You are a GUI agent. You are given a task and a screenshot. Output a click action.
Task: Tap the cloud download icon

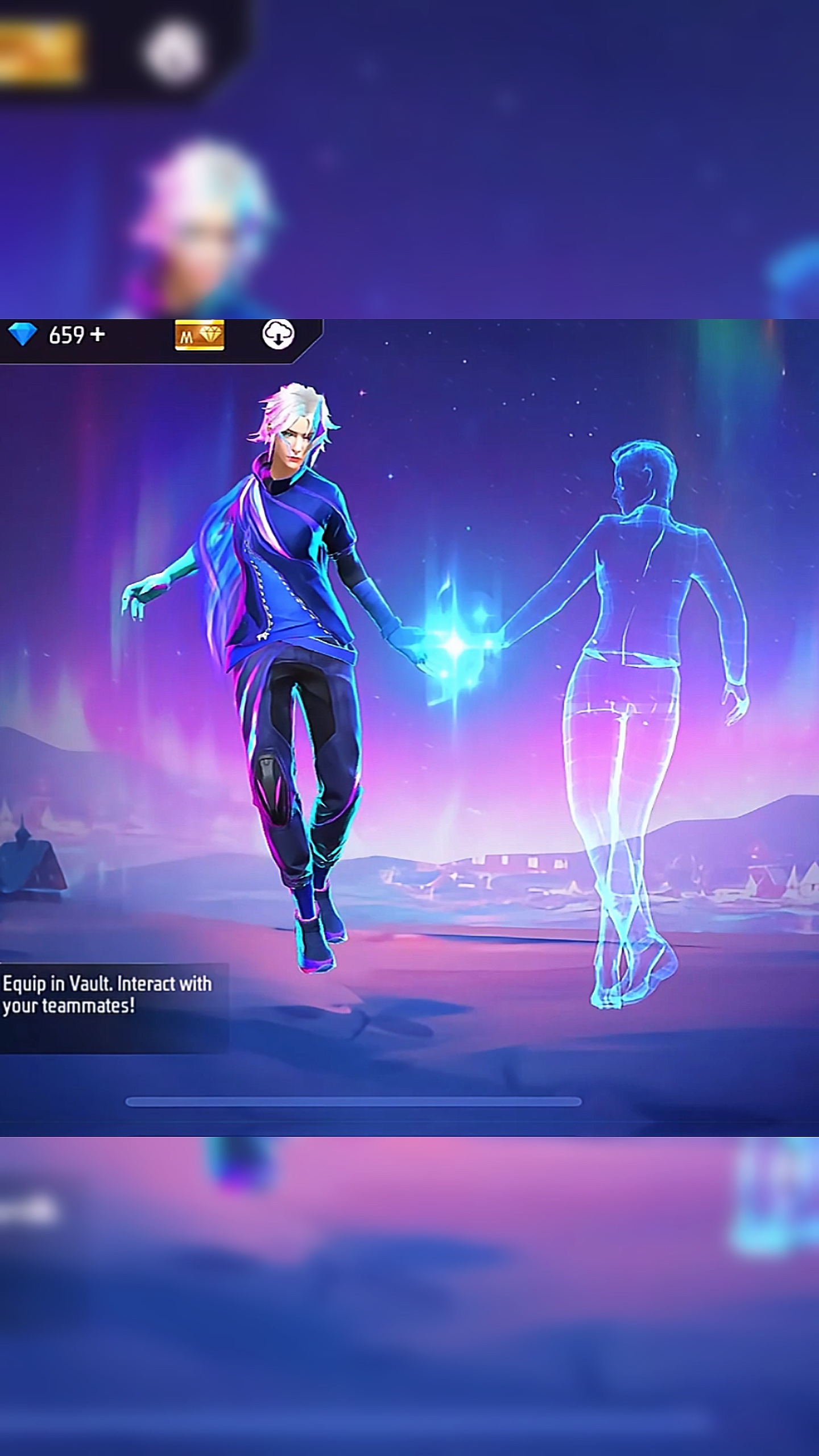point(278,334)
